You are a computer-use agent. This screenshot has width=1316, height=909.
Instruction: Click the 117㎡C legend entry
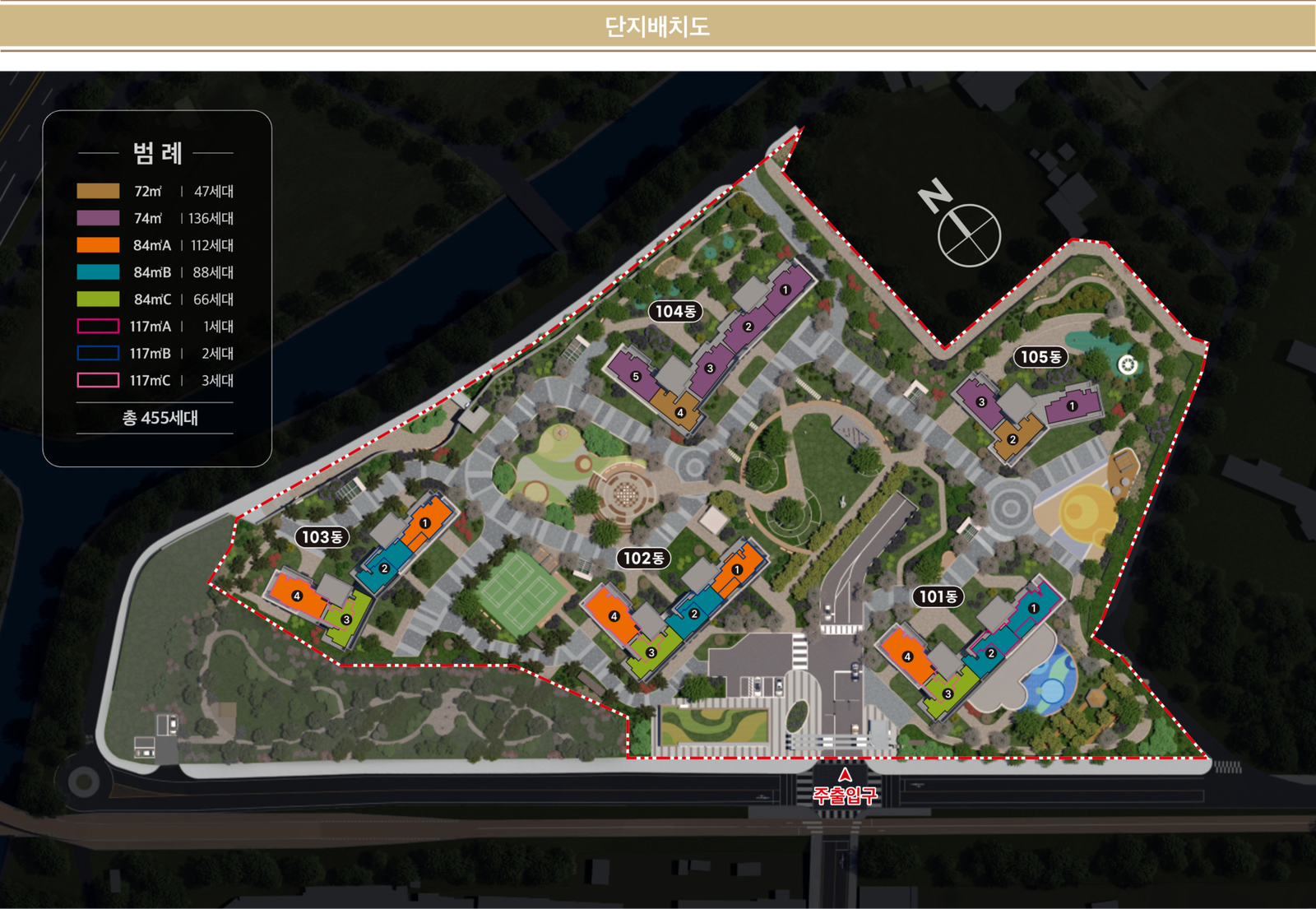155,381
